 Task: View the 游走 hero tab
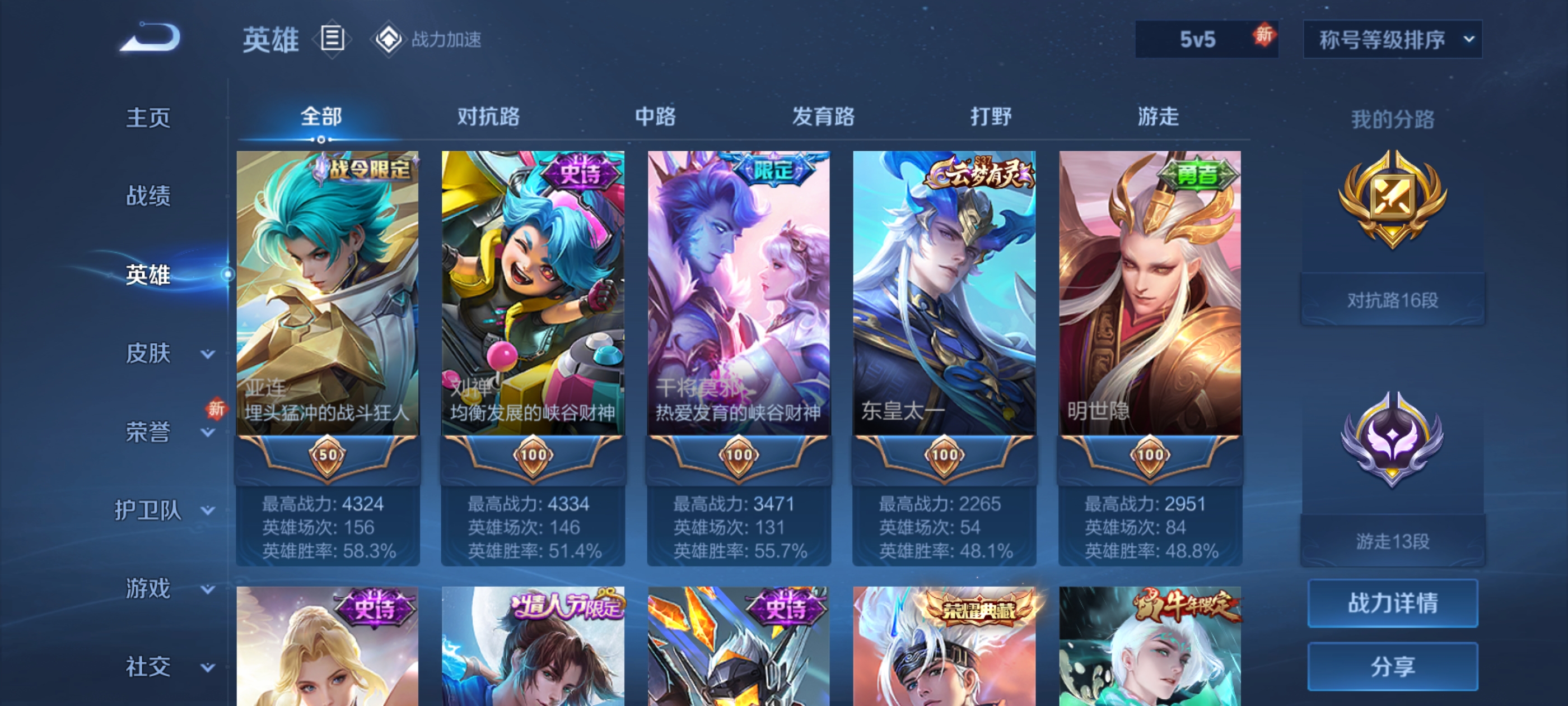click(x=1158, y=116)
